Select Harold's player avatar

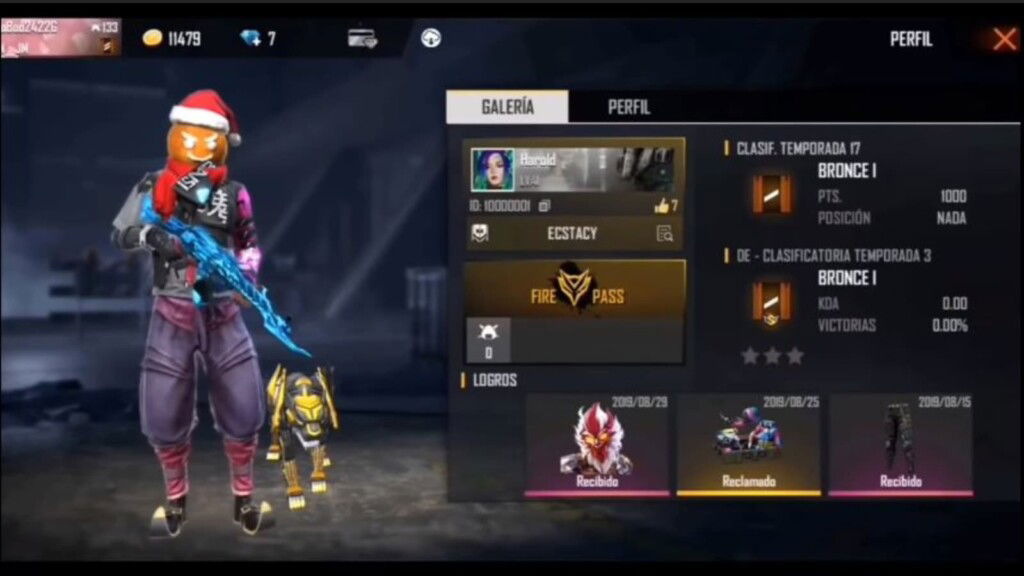493,169
